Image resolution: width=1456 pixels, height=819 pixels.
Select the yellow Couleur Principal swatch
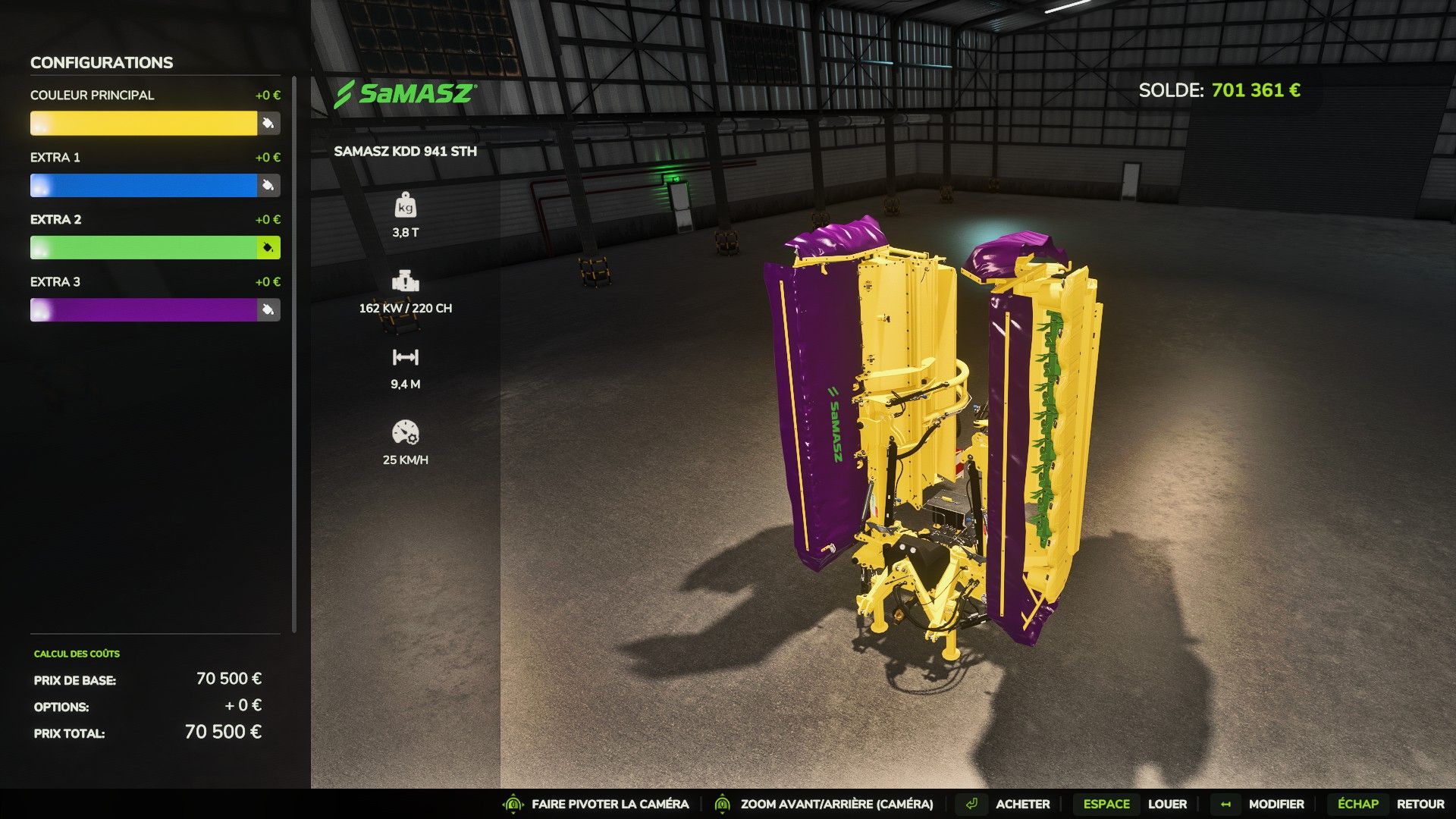(x=143, y=124)
